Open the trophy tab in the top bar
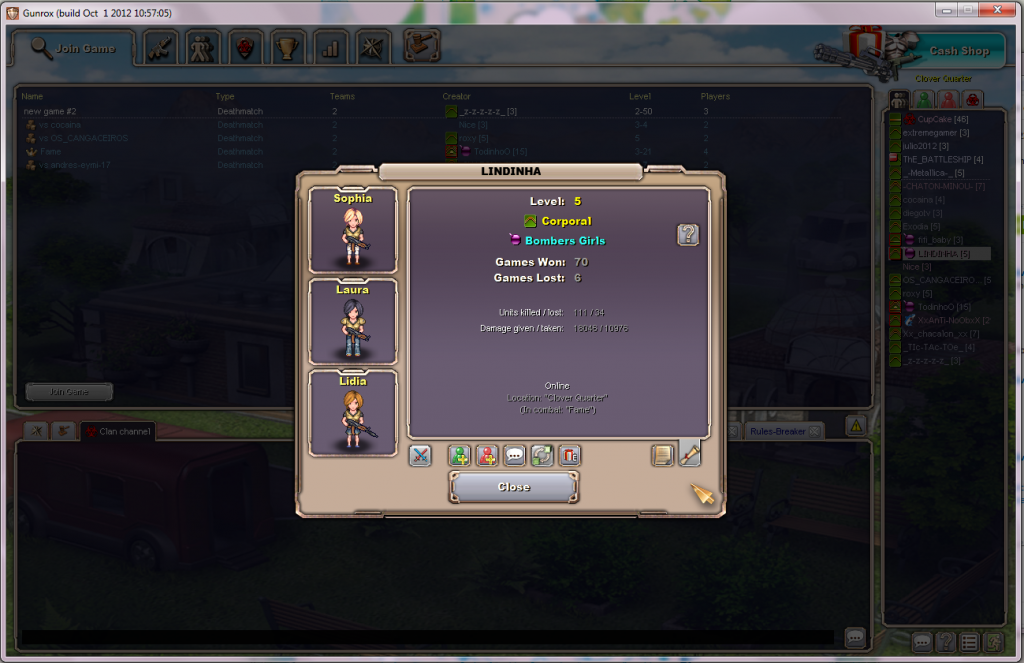Viewport: 1024px width, 663px height. [287, 48]
